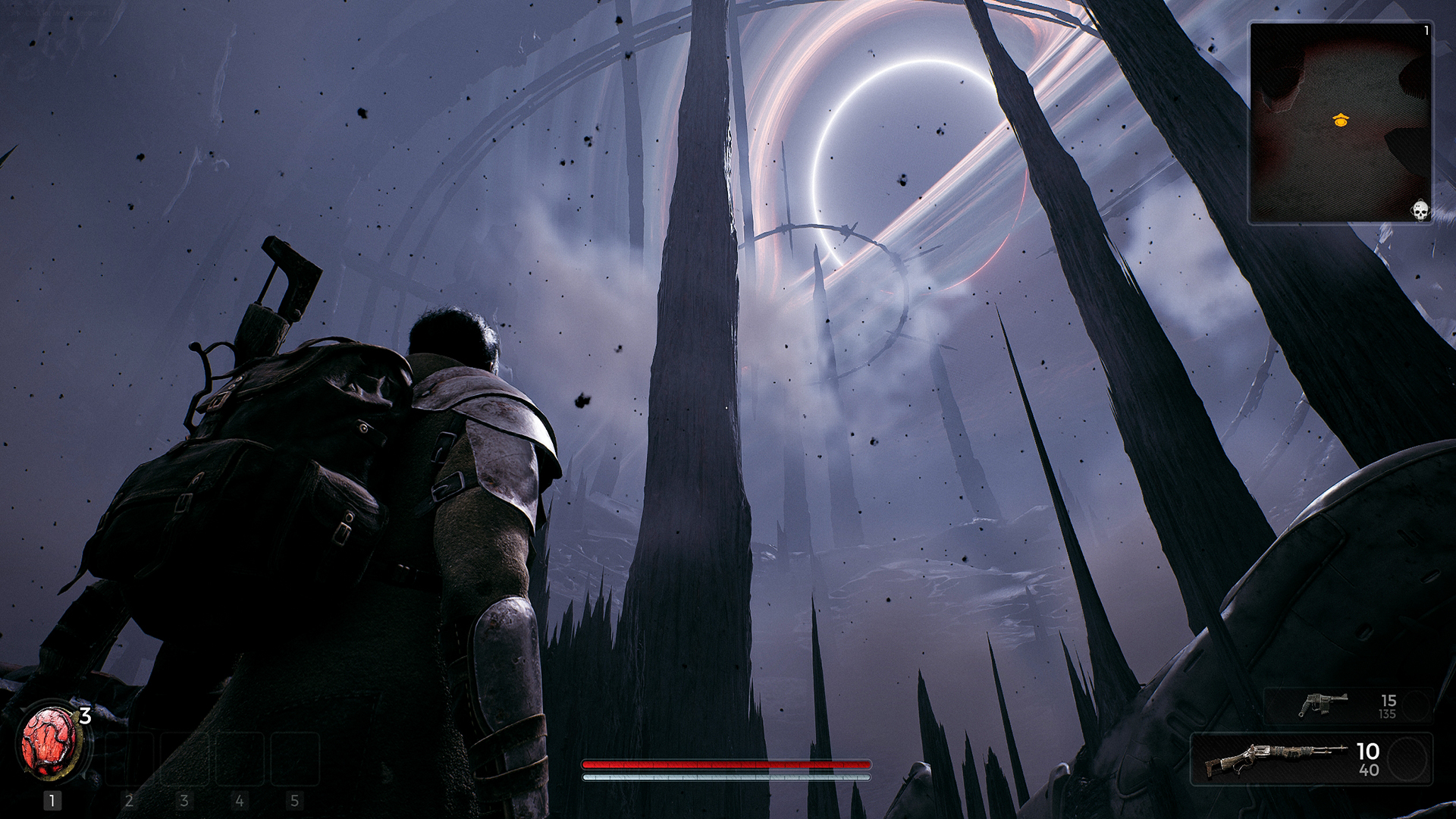Click the relic charge counter showing 3
The height and width of the screenshot is (819, 1456).
pyautogui.click(x=85, y=714)
